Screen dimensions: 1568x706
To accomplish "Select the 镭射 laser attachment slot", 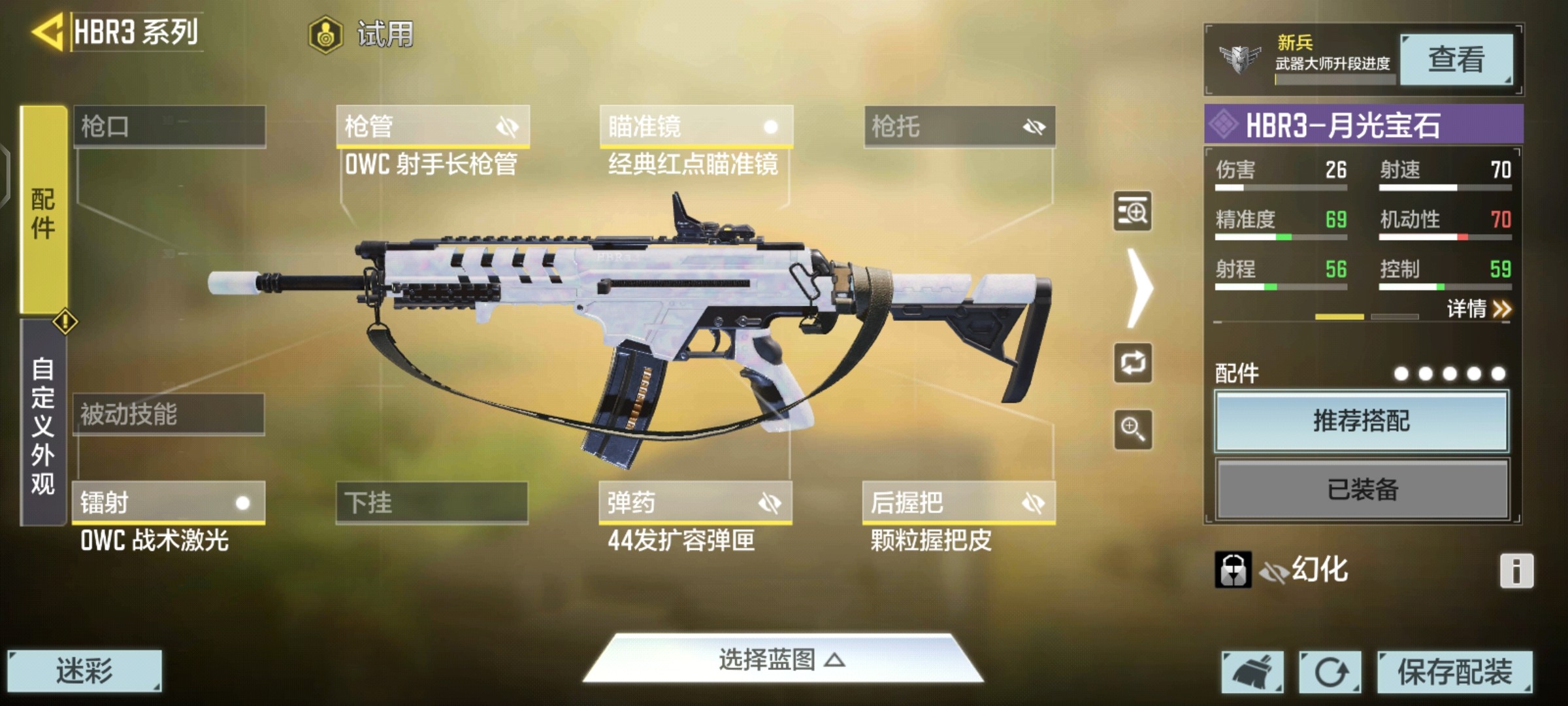I will point(169,503).
